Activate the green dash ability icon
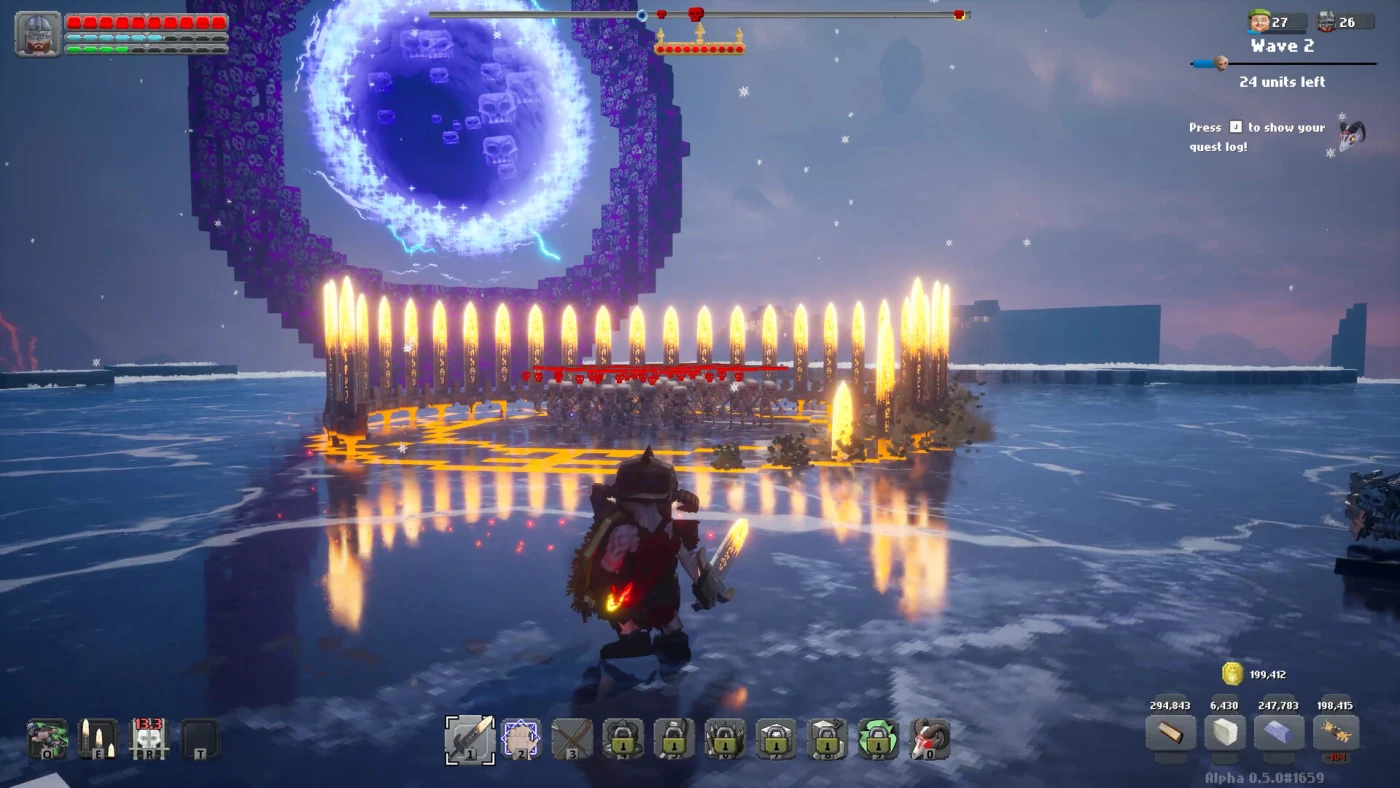 coord(47,739)
